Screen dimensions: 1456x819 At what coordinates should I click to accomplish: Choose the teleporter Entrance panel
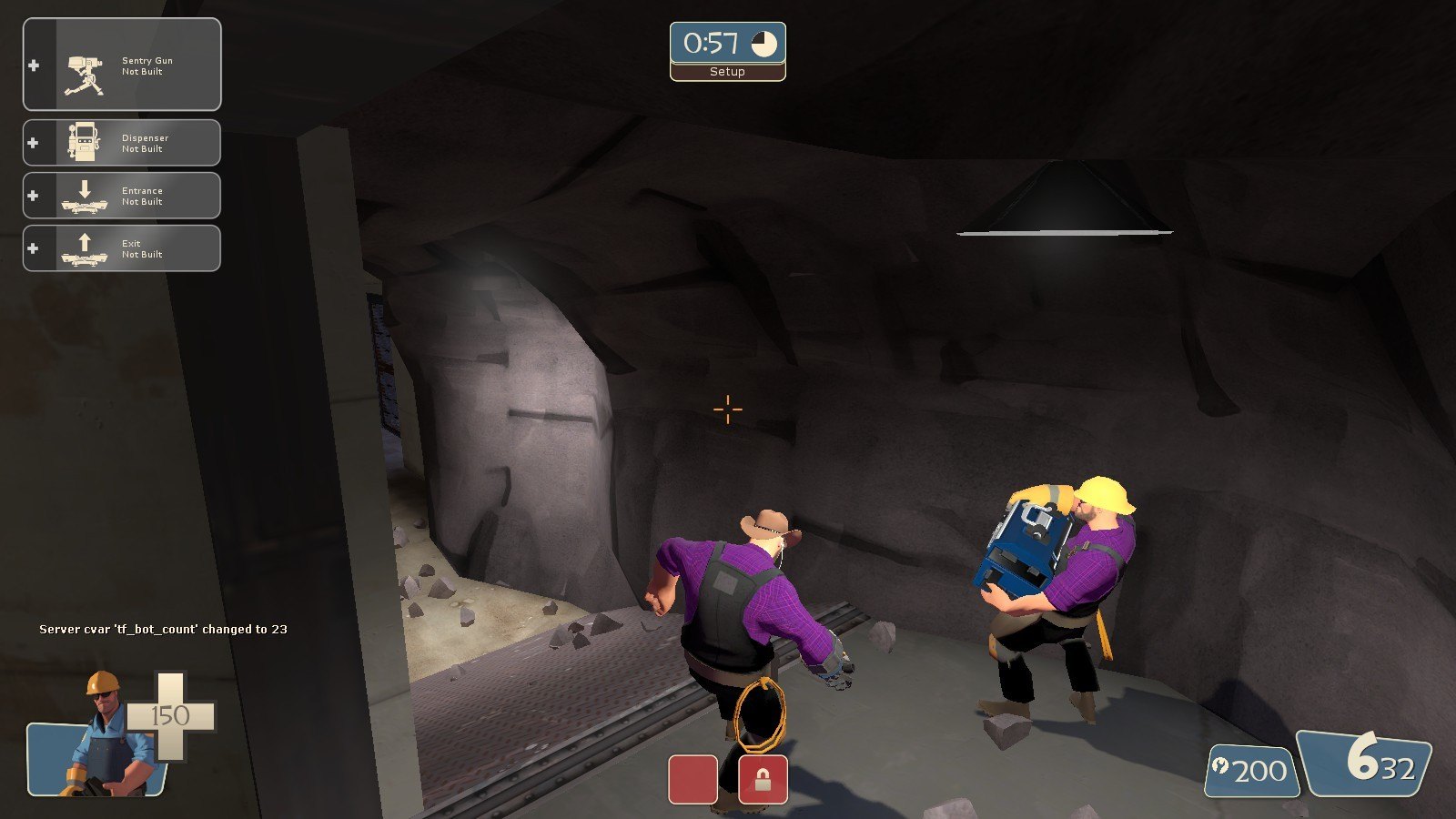[122, 196]
